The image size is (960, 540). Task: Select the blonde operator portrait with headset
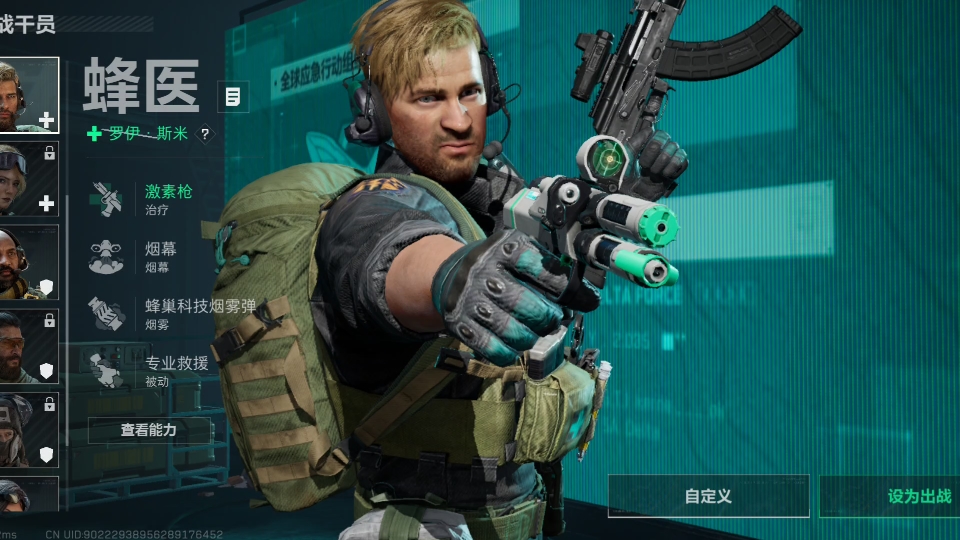pos(28,95)
